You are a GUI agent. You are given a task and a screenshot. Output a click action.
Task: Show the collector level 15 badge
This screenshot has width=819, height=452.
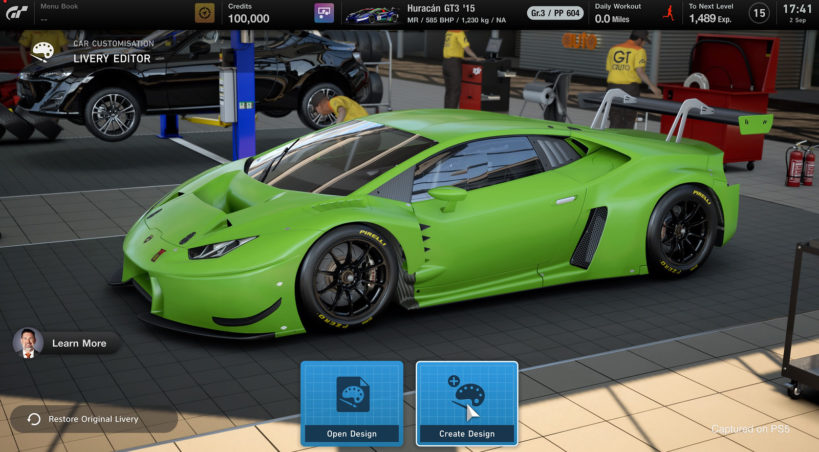point(759,13)
